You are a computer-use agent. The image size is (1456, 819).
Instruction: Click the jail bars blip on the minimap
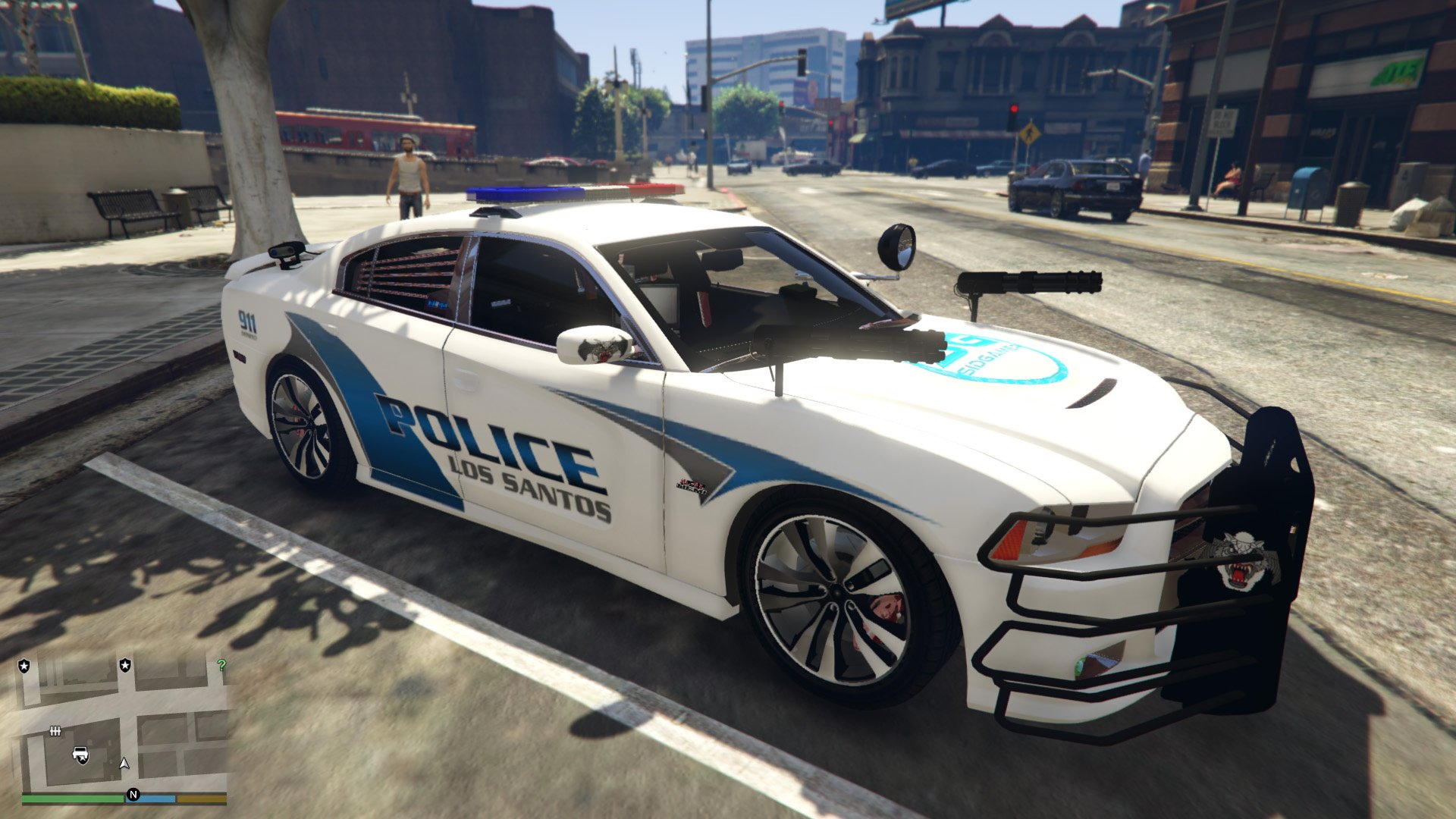click(55, 731)
